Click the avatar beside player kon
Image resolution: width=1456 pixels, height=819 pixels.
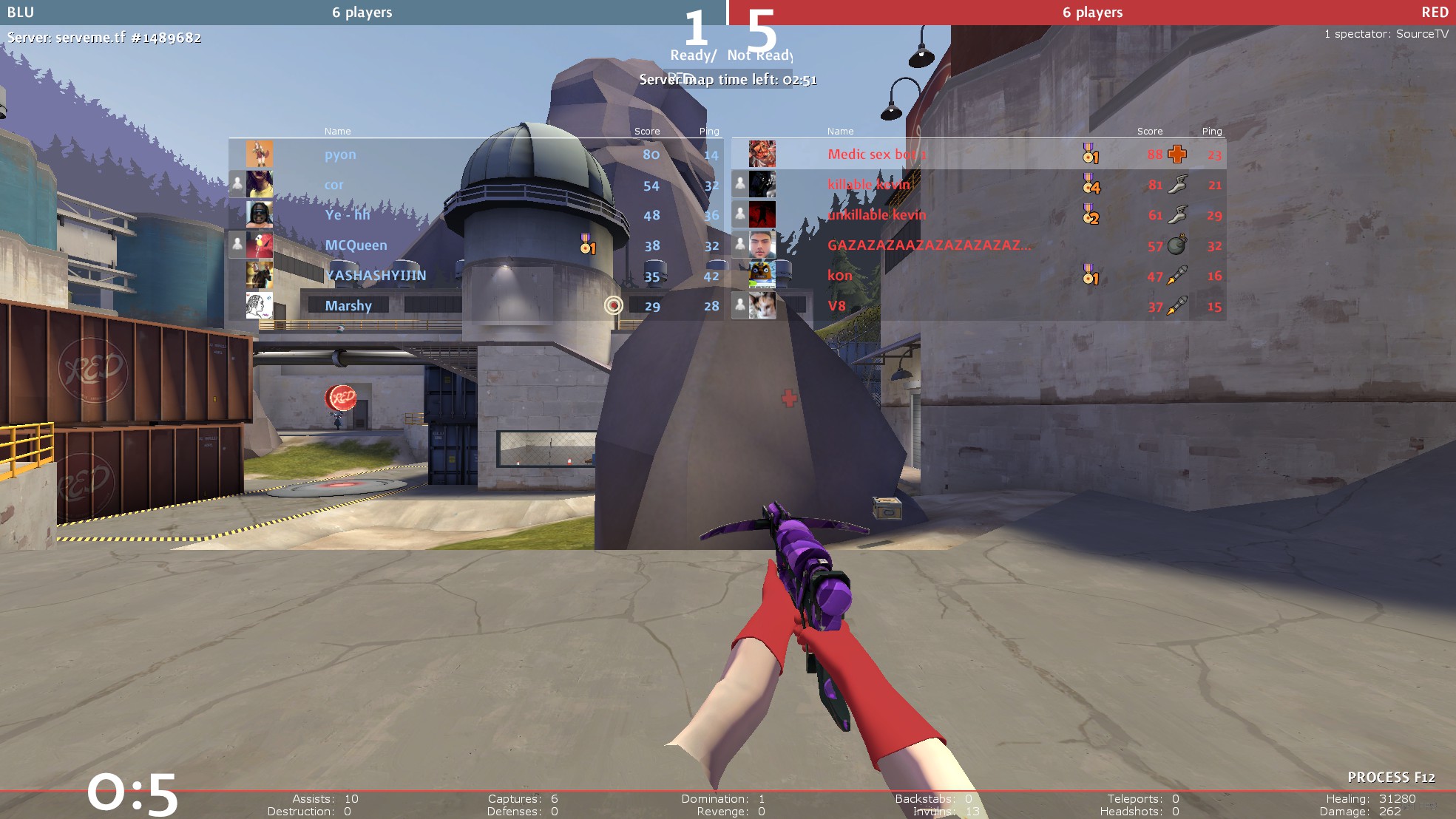click(x=762, y=276)
